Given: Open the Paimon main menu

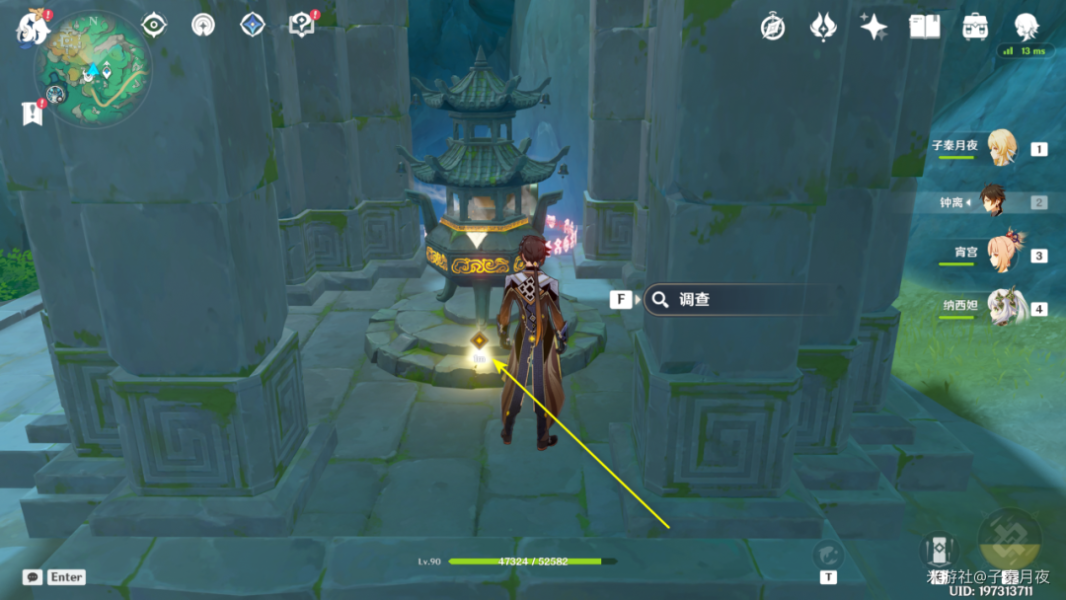Looking at the screenshot, I should [x=31, y=28].
